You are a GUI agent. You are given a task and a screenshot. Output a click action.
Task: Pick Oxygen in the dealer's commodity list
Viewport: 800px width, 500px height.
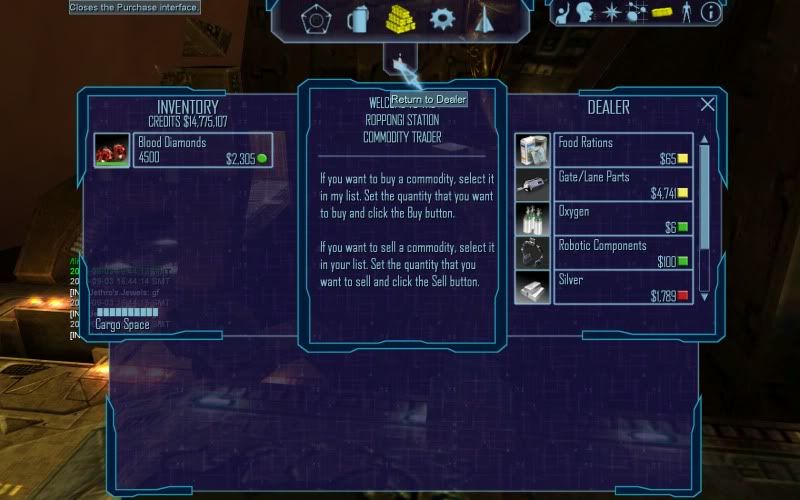[605, 219]
